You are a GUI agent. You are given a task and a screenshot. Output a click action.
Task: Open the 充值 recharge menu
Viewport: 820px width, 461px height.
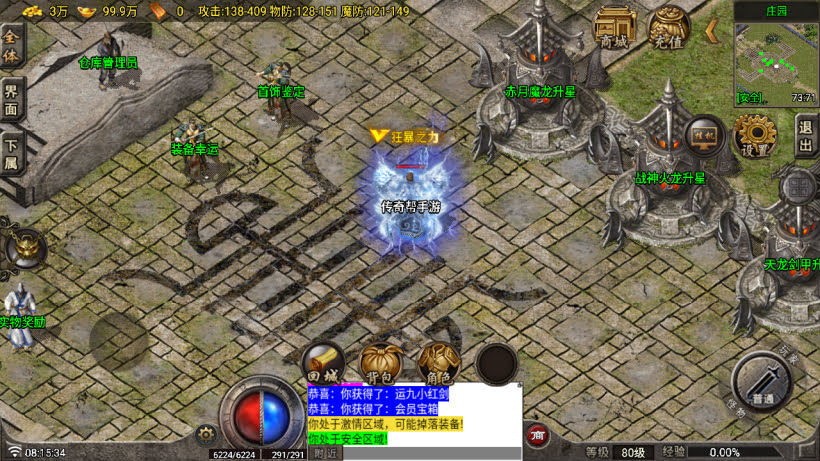(668, 27)
